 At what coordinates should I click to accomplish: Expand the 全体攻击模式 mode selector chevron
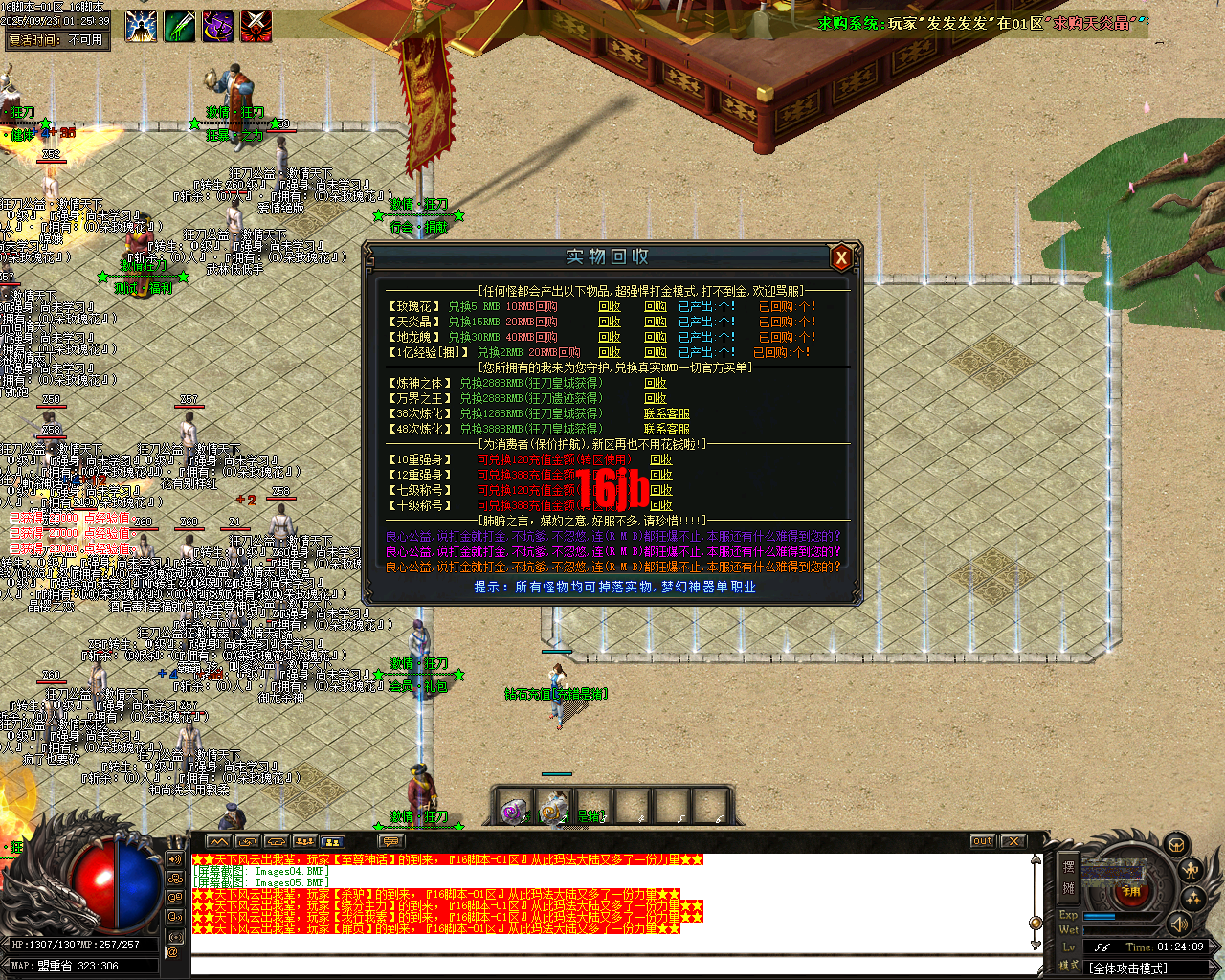pos(1214,968)
